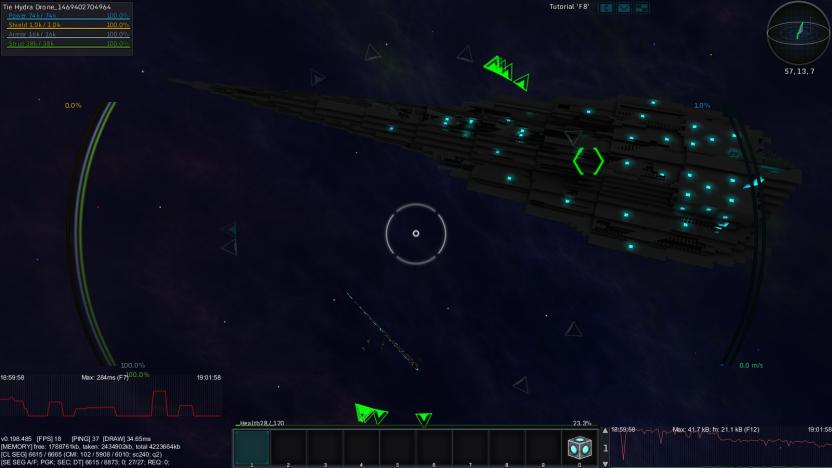Image resolution: width=832 pixels, height=468 pixels.
Task: Click the first teal icon beside Tutorial
Action: (606, 8)
